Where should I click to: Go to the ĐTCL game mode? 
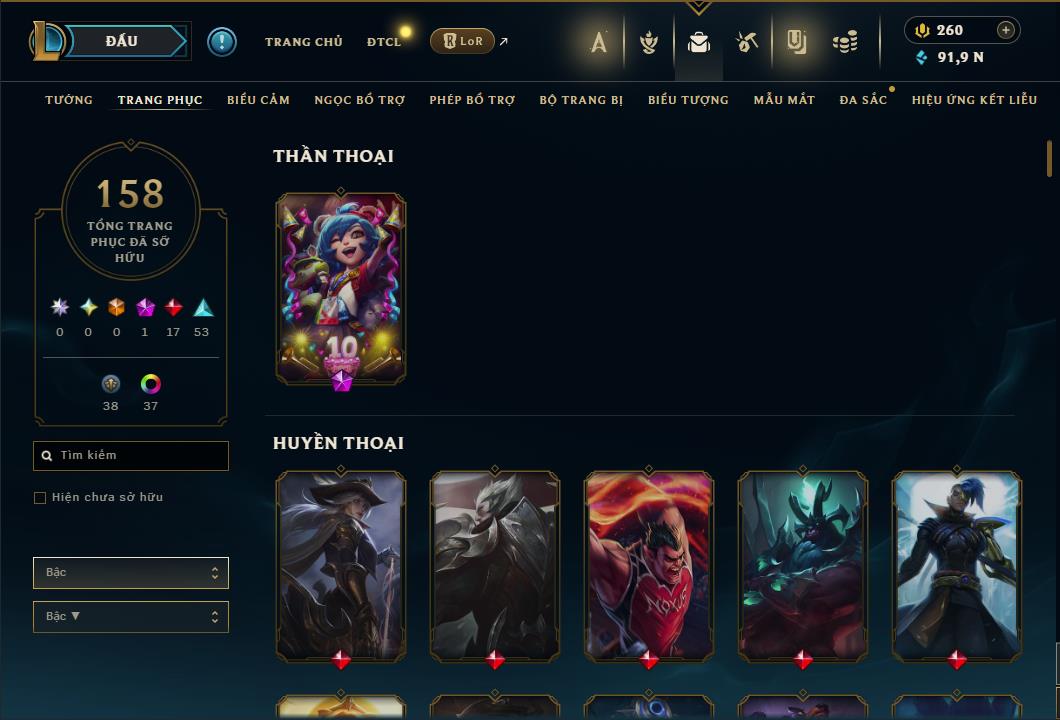384,42
